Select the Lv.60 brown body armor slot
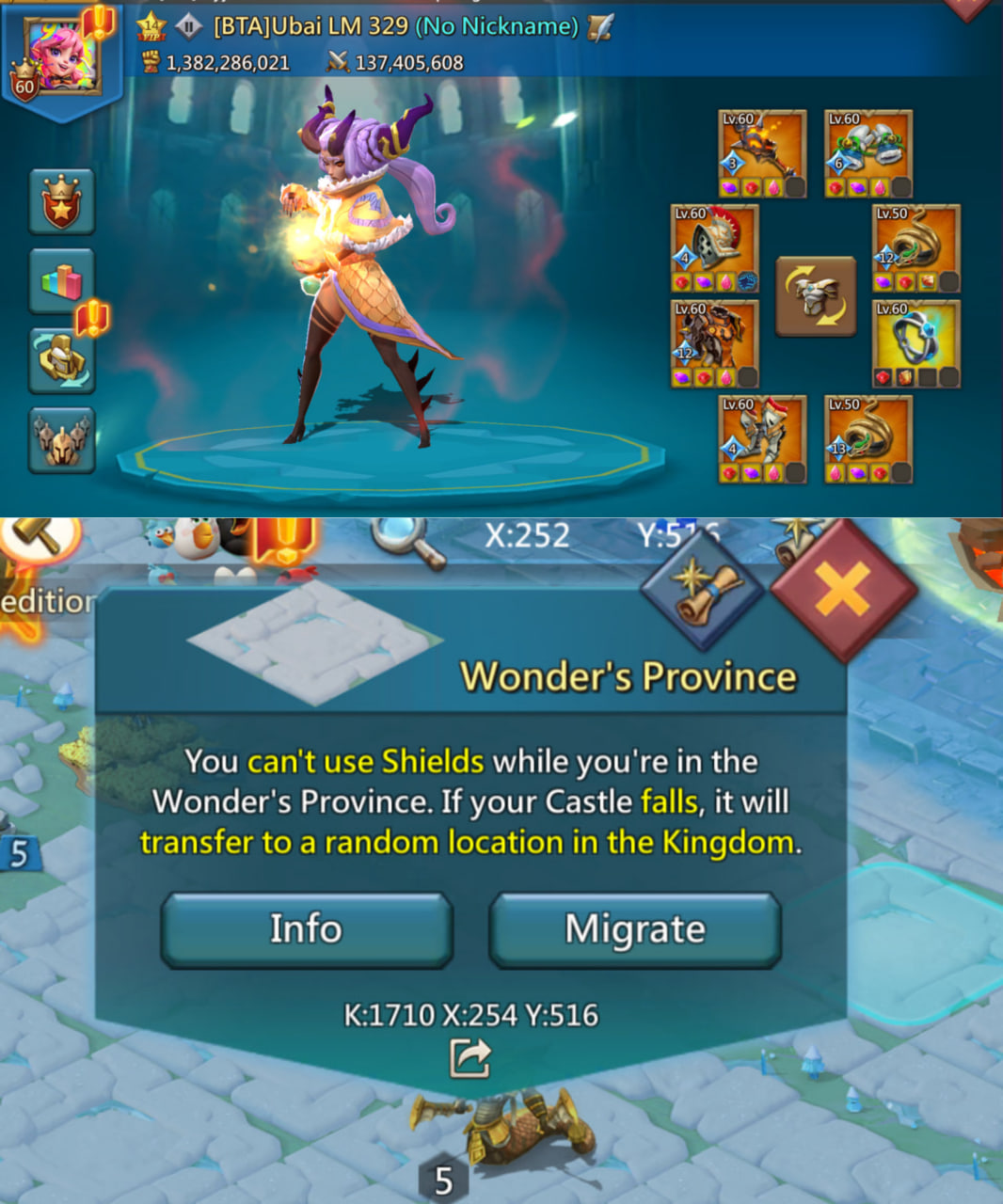This screenshot has height=1204, width=1003. click(x=714, y=344)
